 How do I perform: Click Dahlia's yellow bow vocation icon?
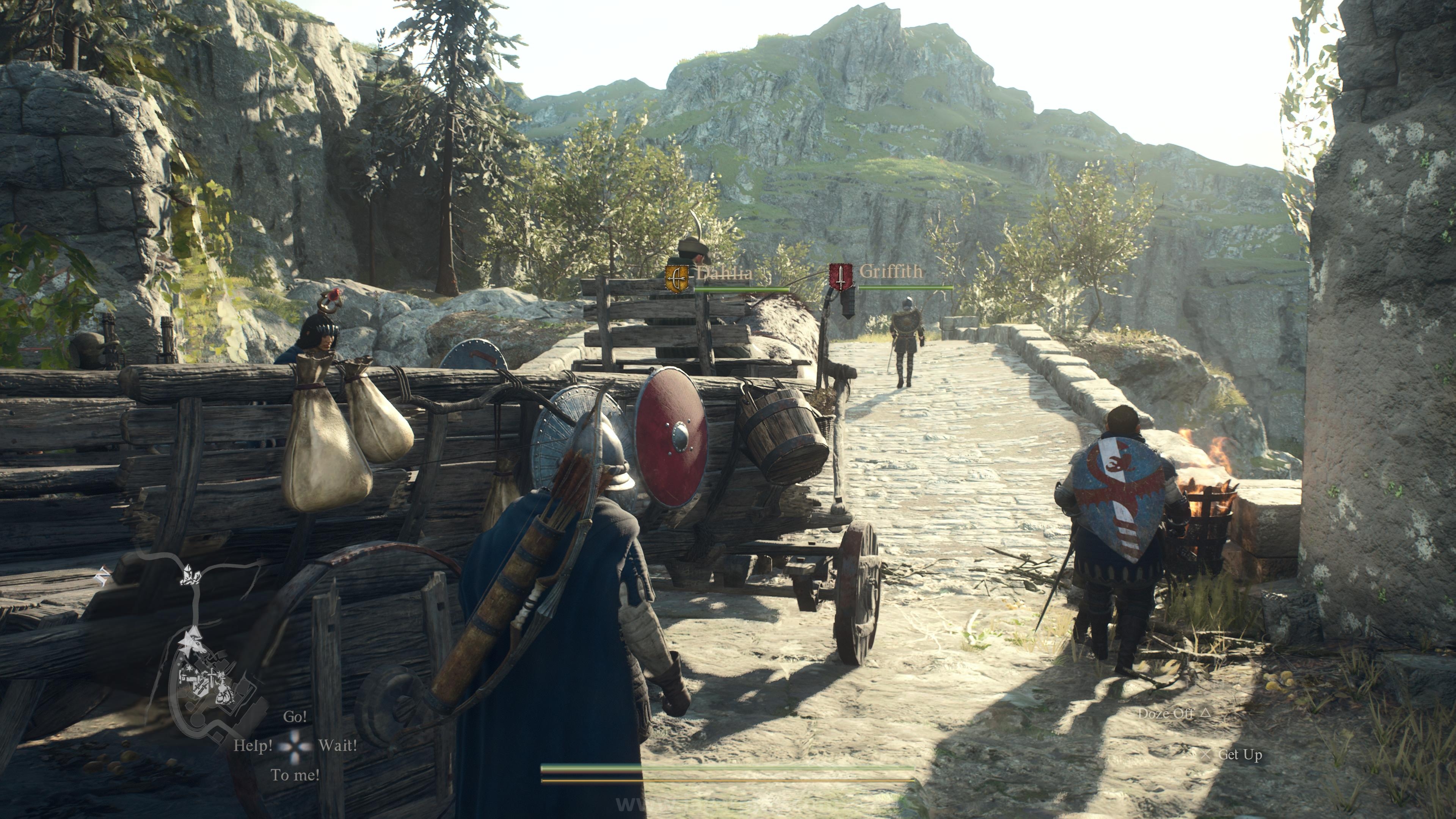[677, 278]
